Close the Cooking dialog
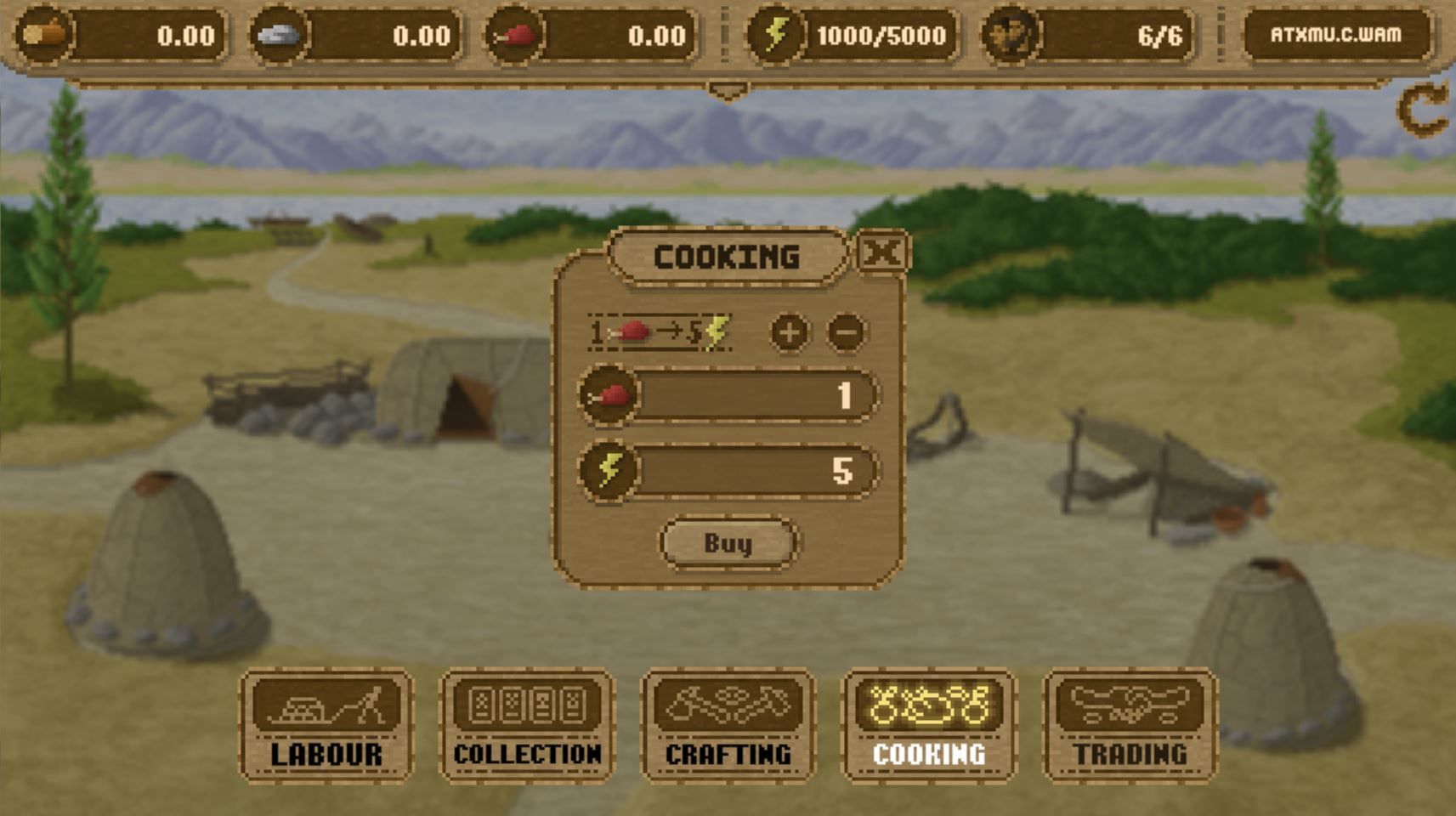Image resolution: width=1456 pixels, height=816 pixels. click(x=882, y=252)
